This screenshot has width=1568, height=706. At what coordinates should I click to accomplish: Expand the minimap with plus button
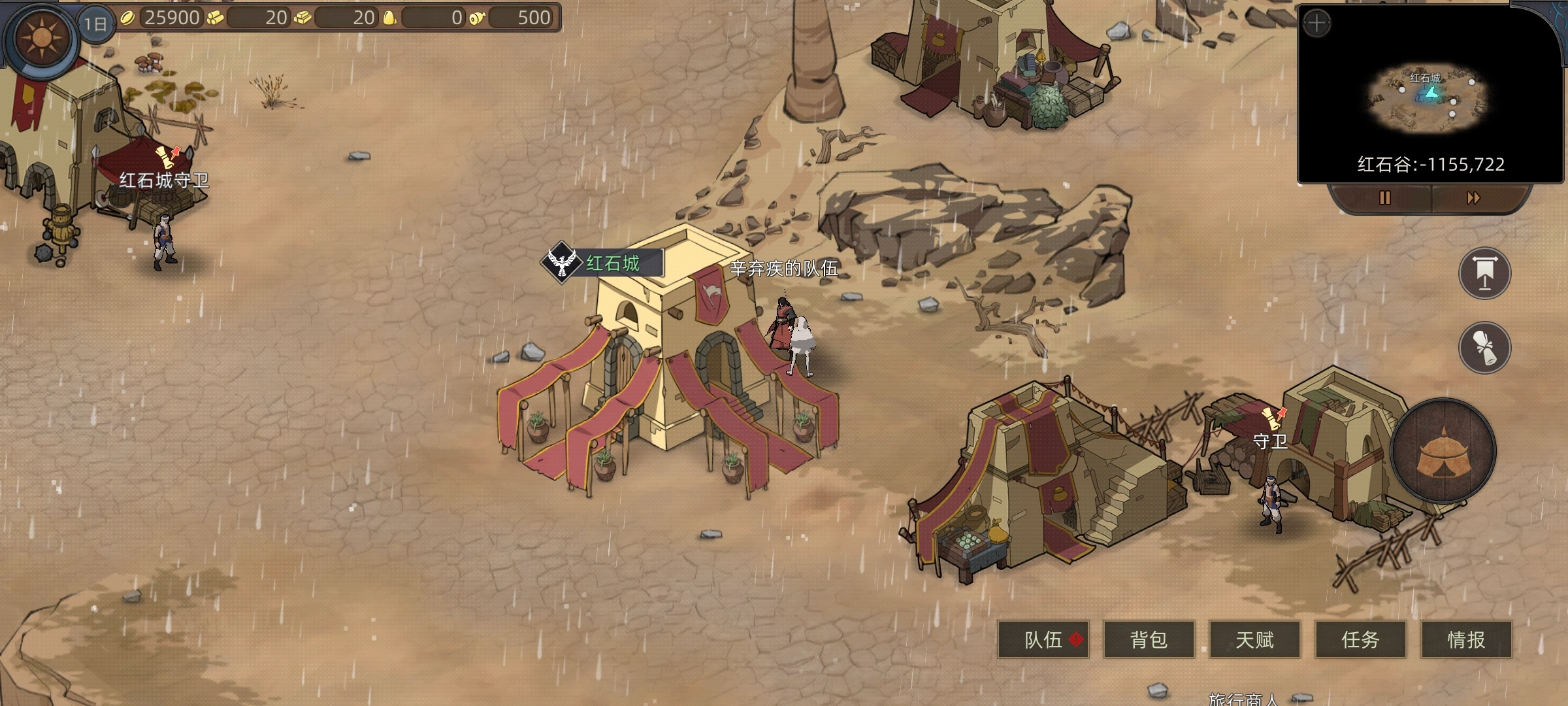point(1316,25)
